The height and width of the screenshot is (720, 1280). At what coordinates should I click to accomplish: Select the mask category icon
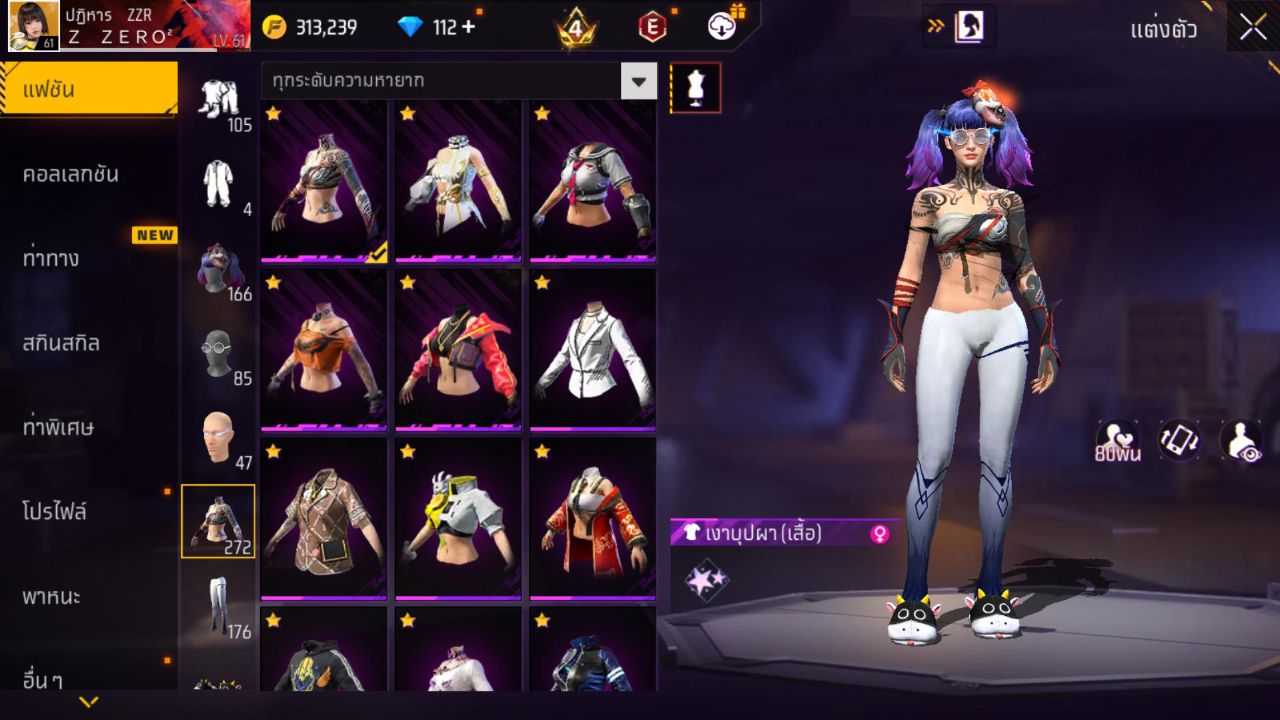pyautogui.click(x=221, y=355)
